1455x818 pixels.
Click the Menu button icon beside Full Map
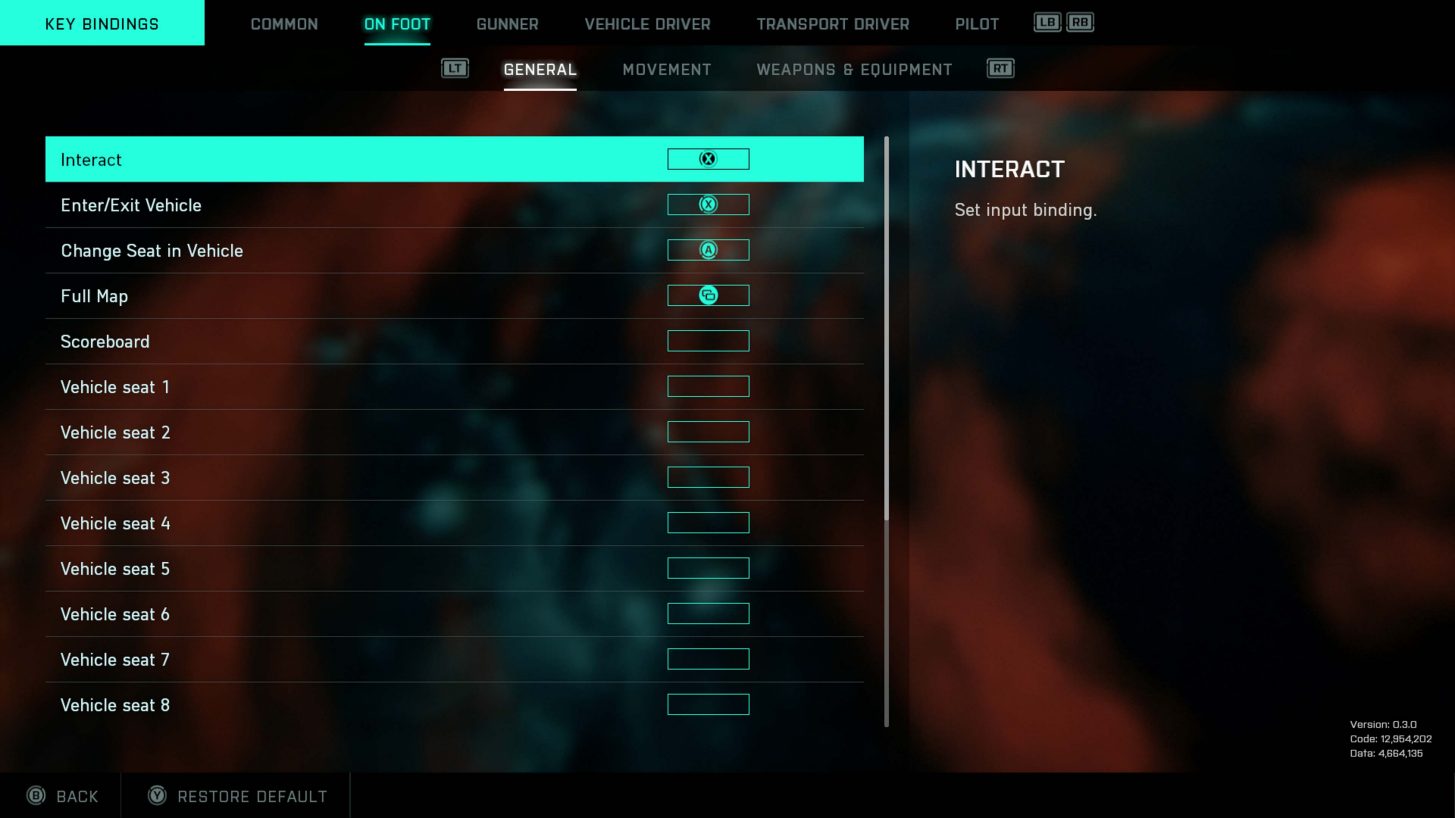tap(708, 295)
